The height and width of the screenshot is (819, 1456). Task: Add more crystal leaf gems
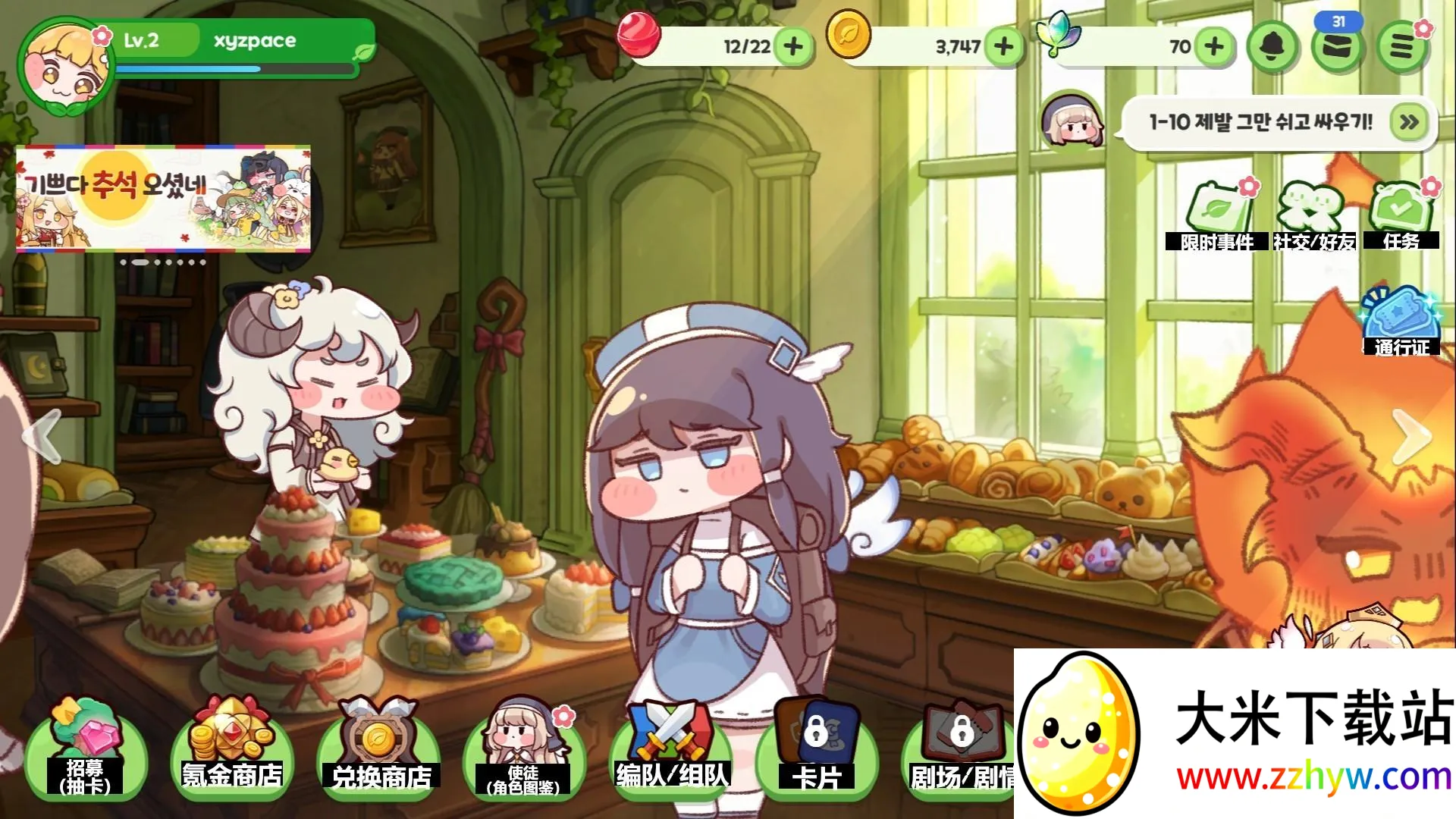coord(1214,47)
